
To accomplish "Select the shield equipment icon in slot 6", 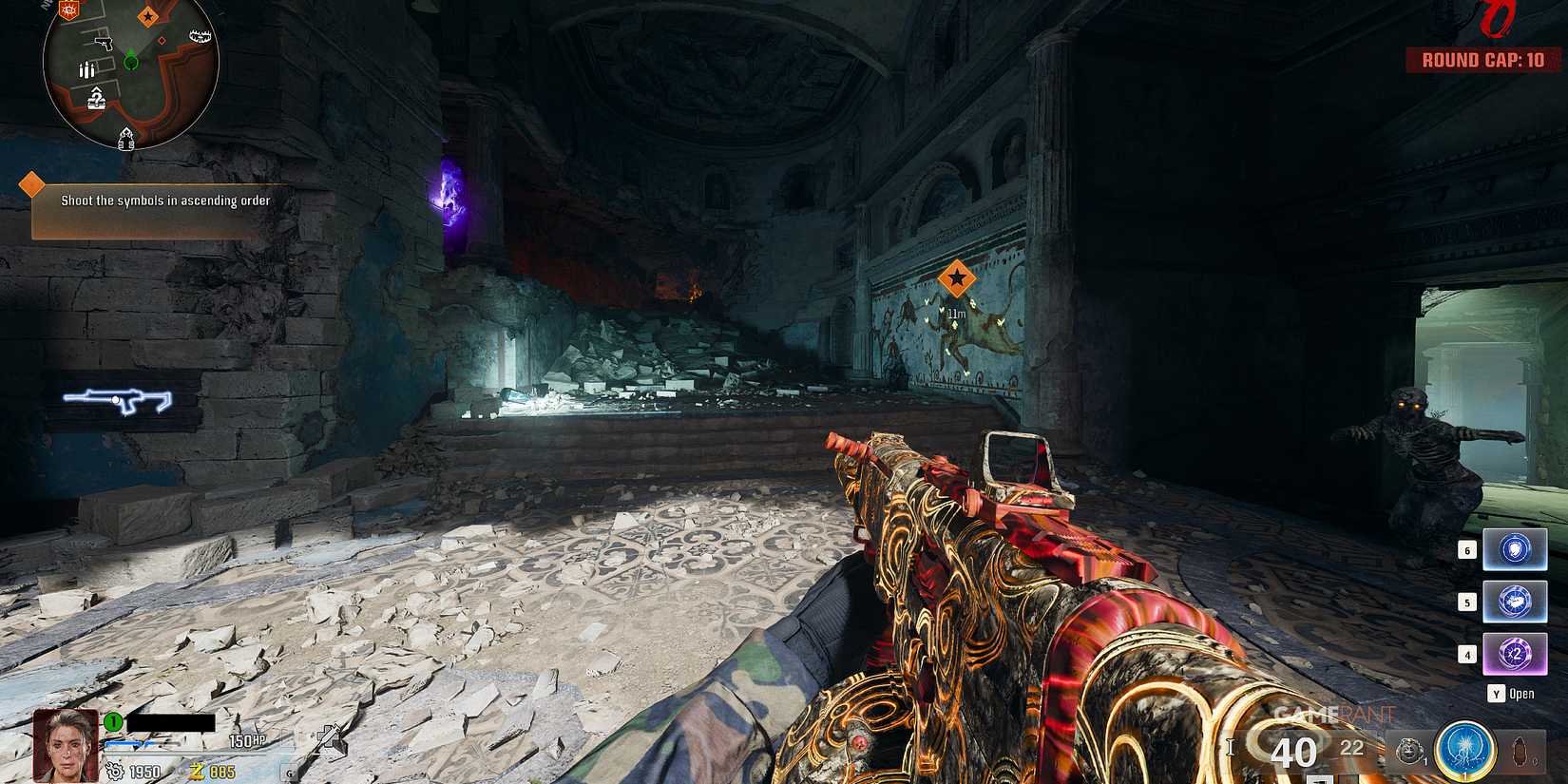I will point(1516,550).
